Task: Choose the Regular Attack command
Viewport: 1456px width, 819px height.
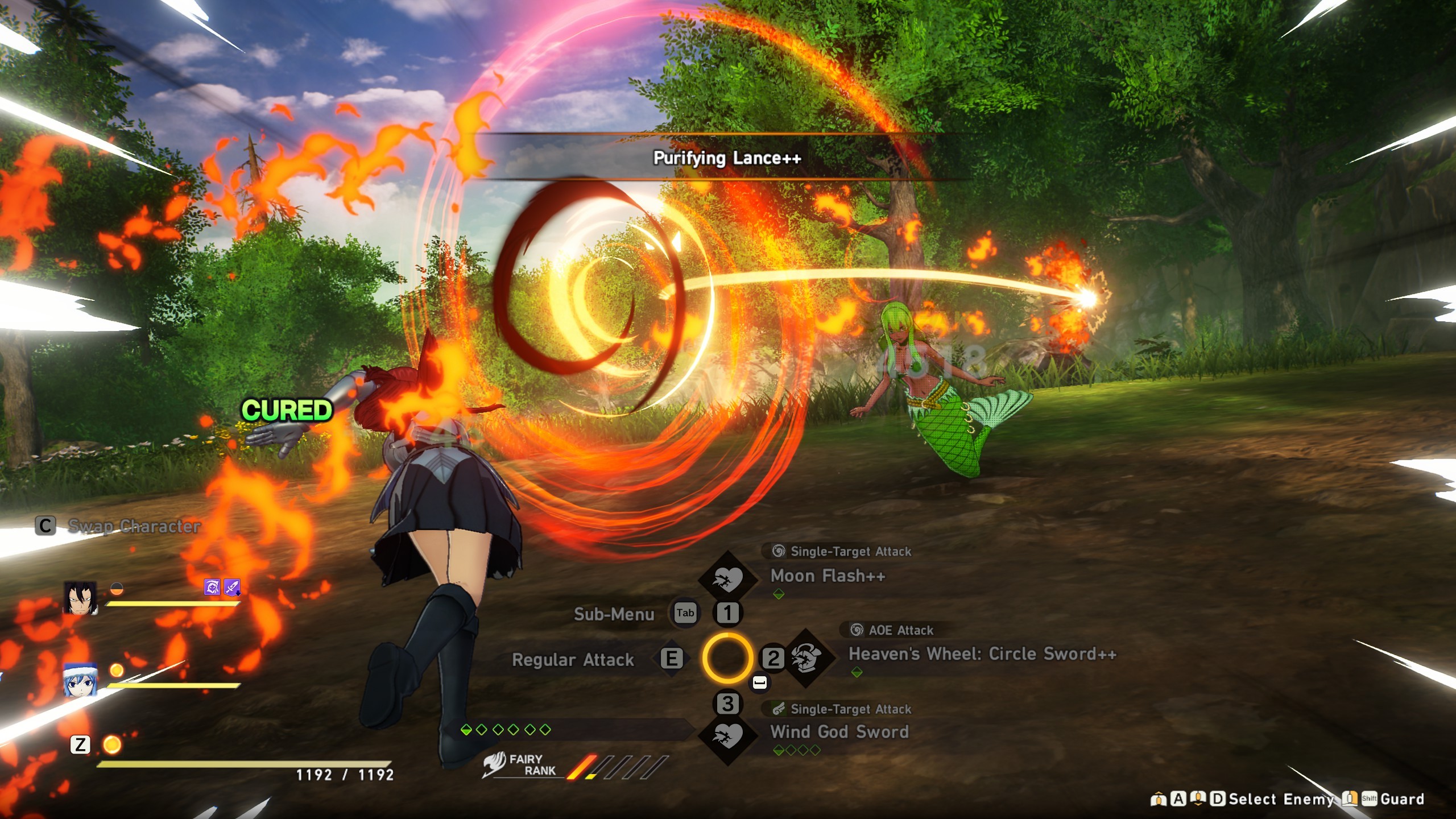Action: [x=573, y=660]
